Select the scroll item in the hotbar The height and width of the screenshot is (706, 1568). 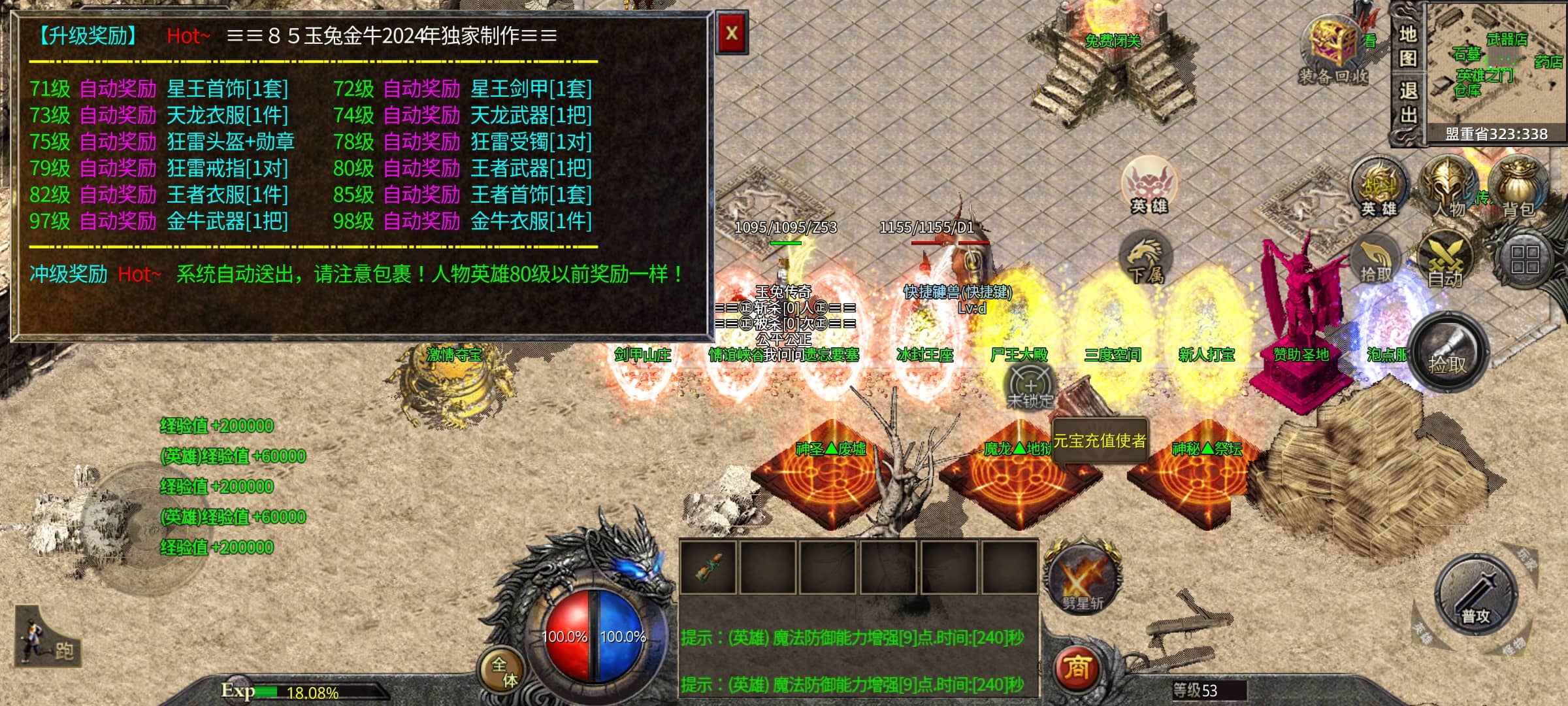[x=708, y=567]
